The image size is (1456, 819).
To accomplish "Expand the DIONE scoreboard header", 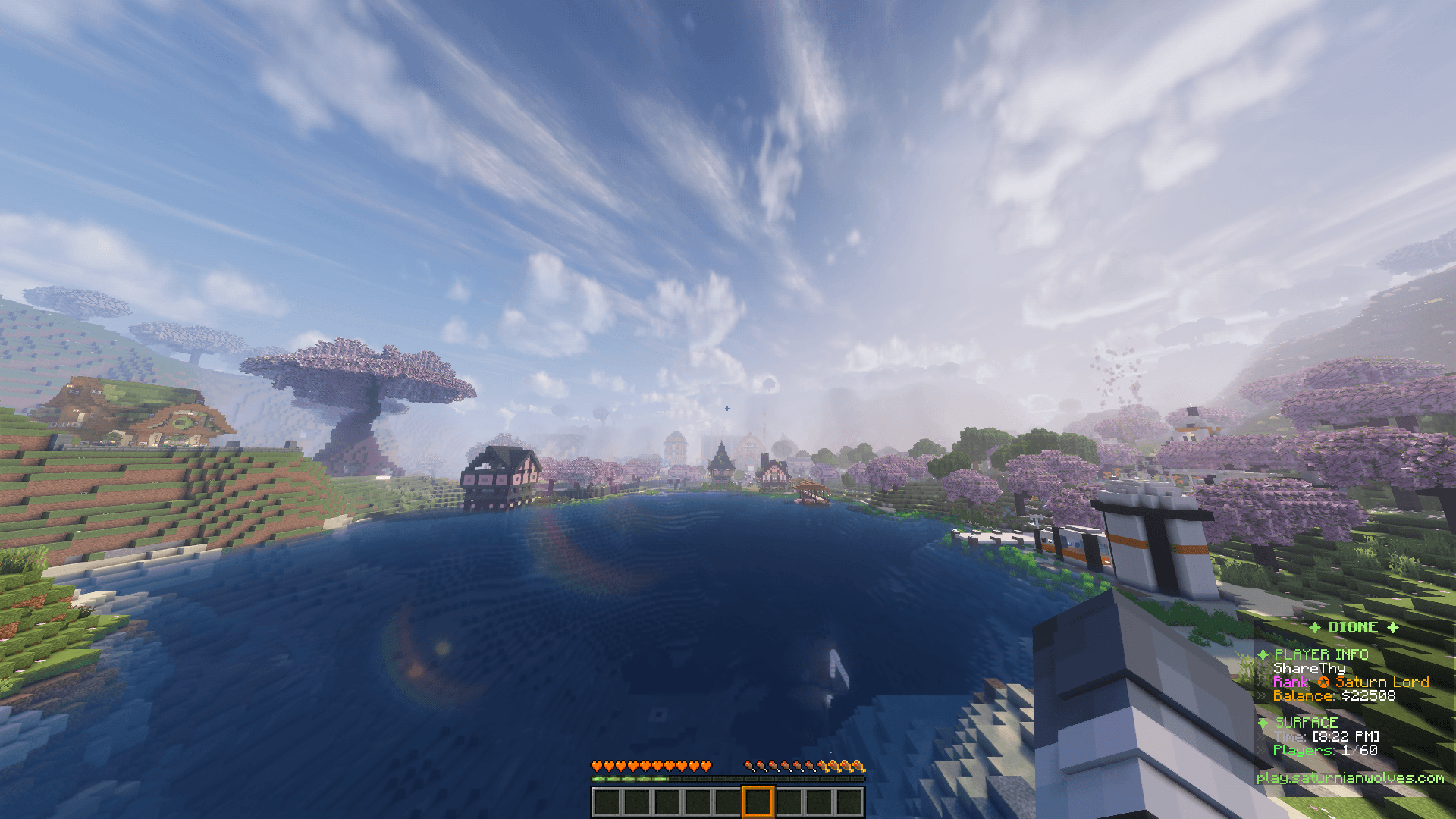I will tap(1353, 626).
